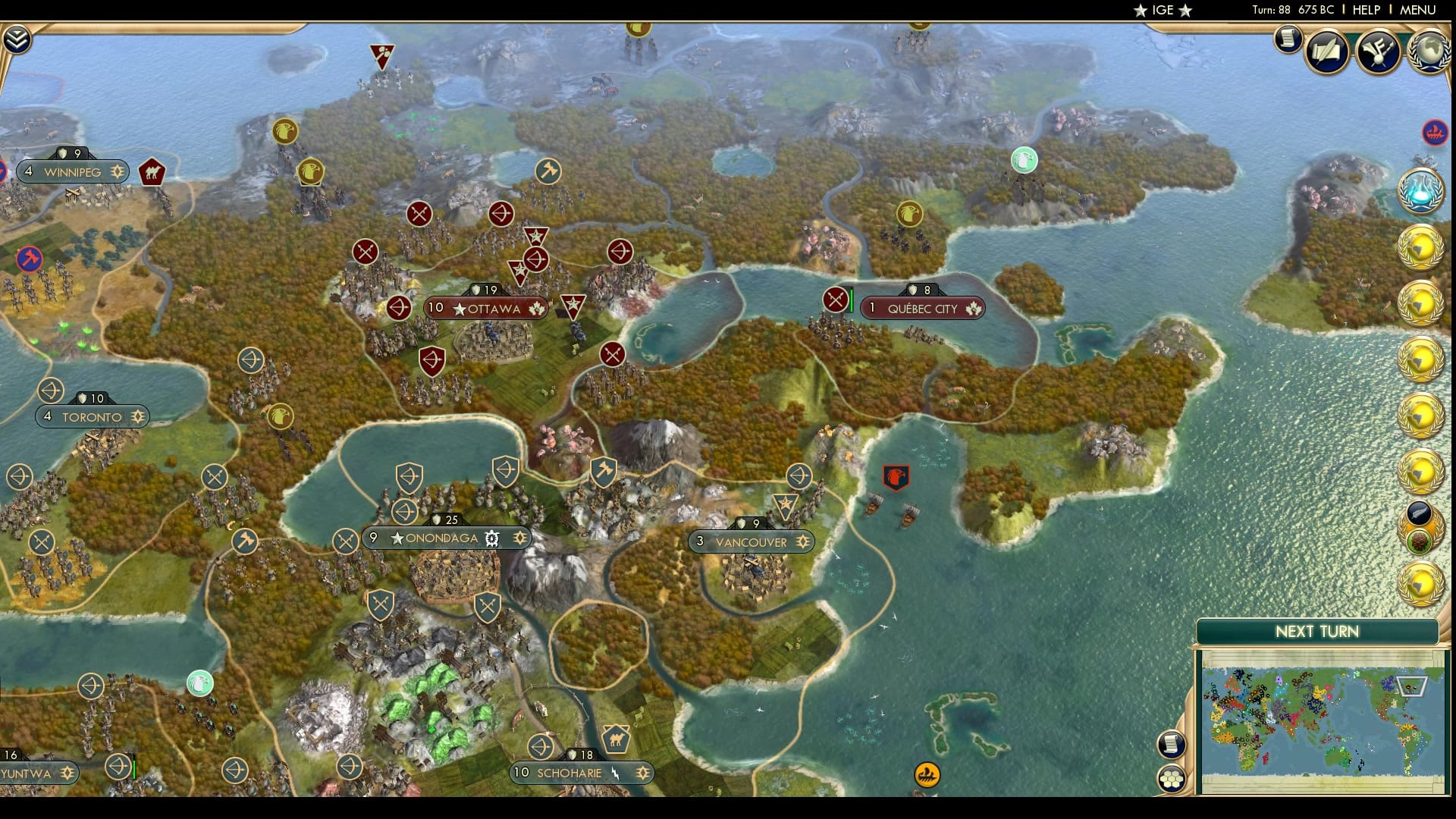Open the Notification Log scroll icon top right

pos(1287,42)
